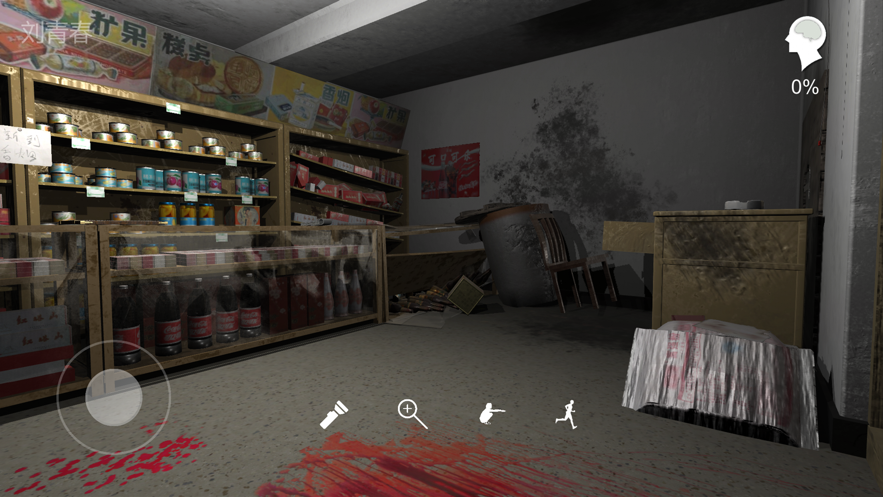Toggle the flashlight icon
The image size is (883, 497).
[333, 414]
